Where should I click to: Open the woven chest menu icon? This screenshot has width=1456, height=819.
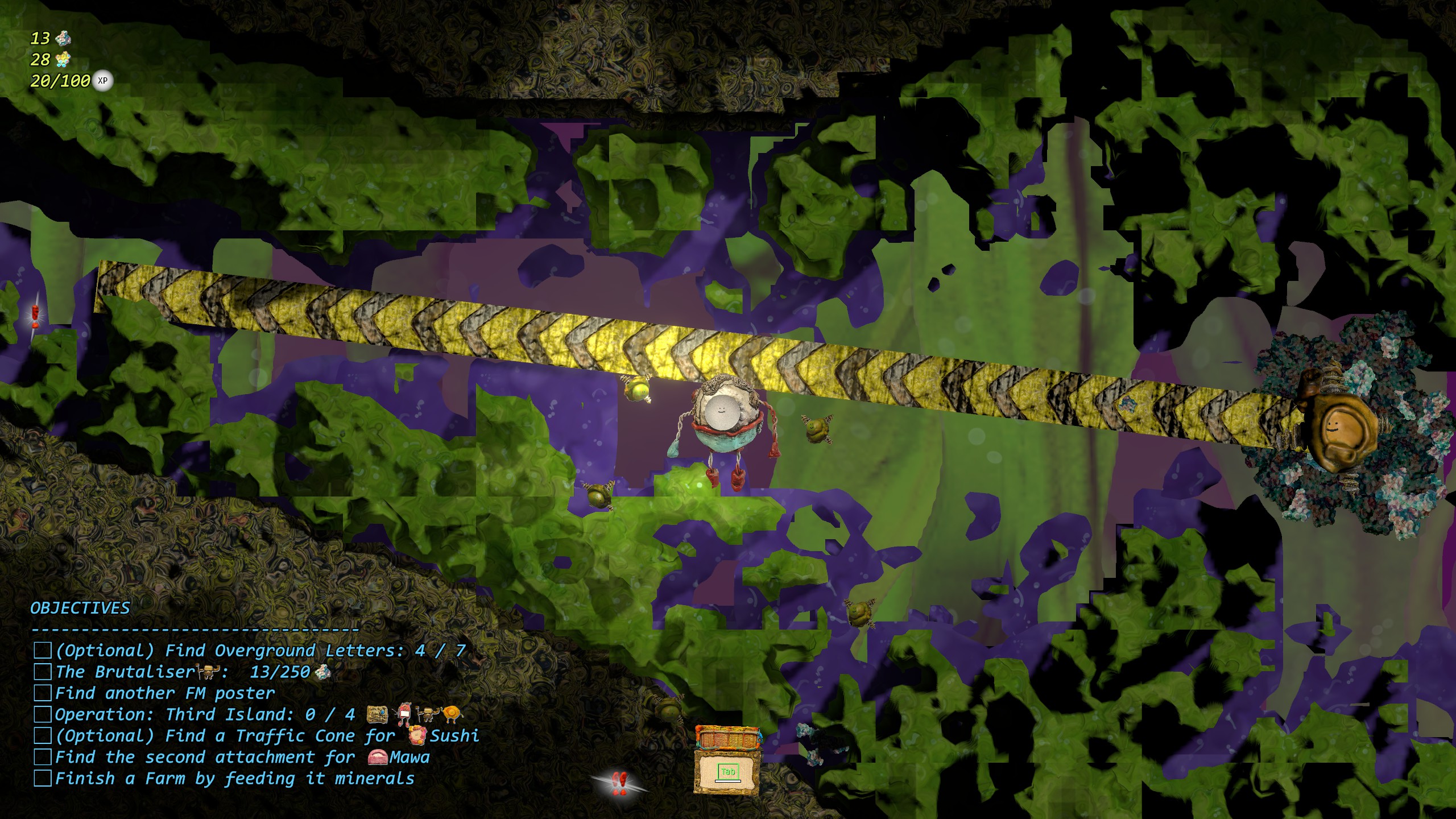click(x=727, y=760)
